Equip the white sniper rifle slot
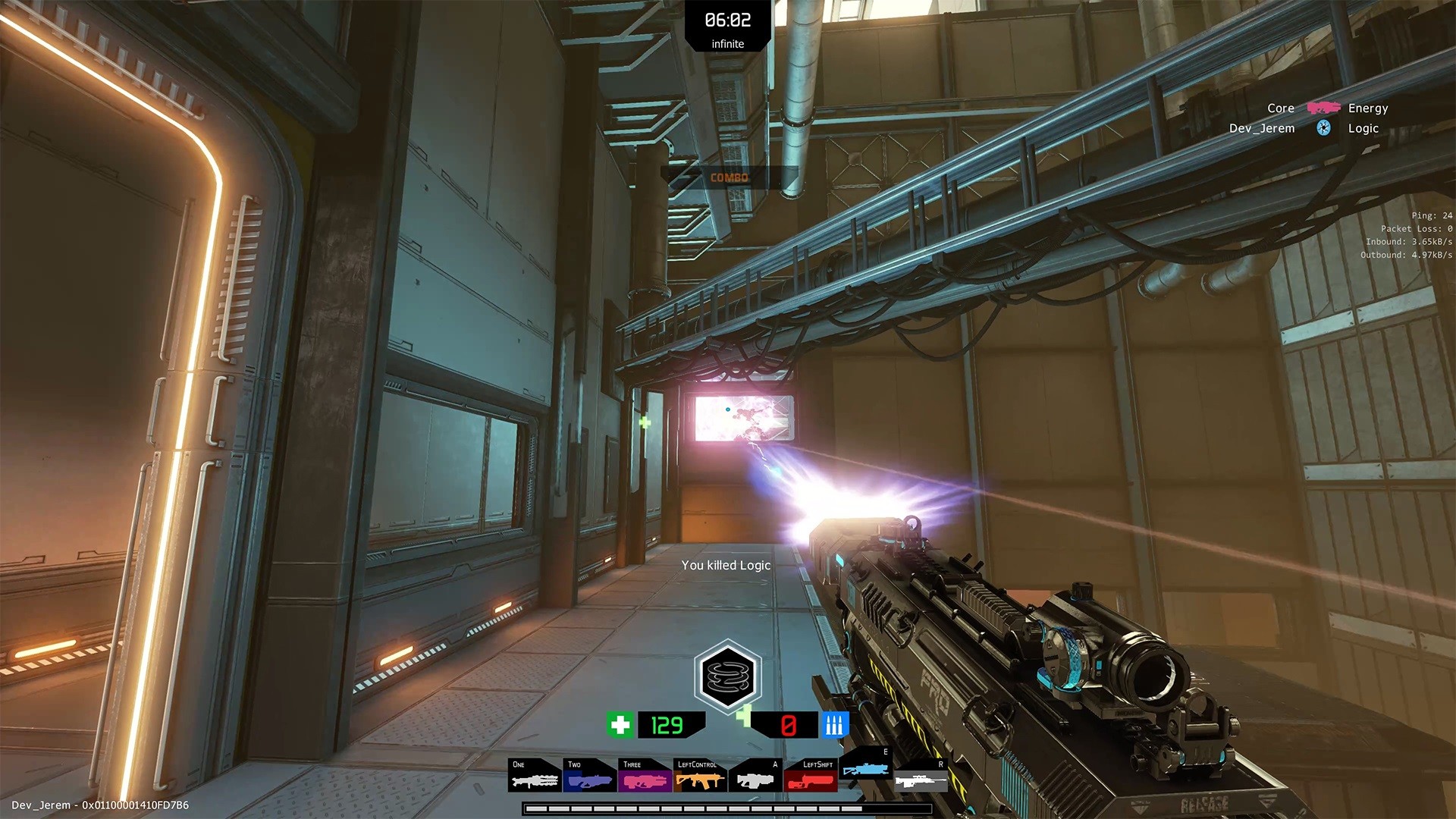 click(x=921, y=776)
